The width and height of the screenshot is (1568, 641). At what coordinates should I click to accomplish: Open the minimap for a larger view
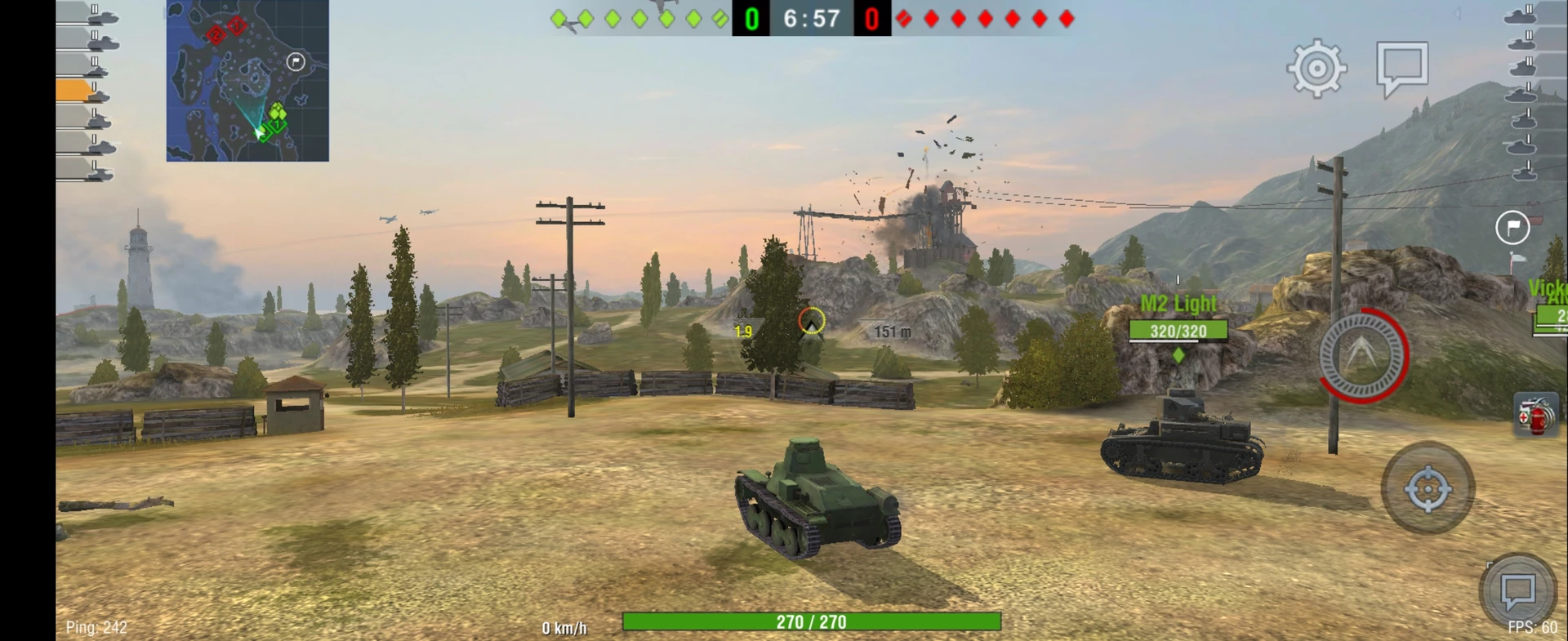[247, 79]
